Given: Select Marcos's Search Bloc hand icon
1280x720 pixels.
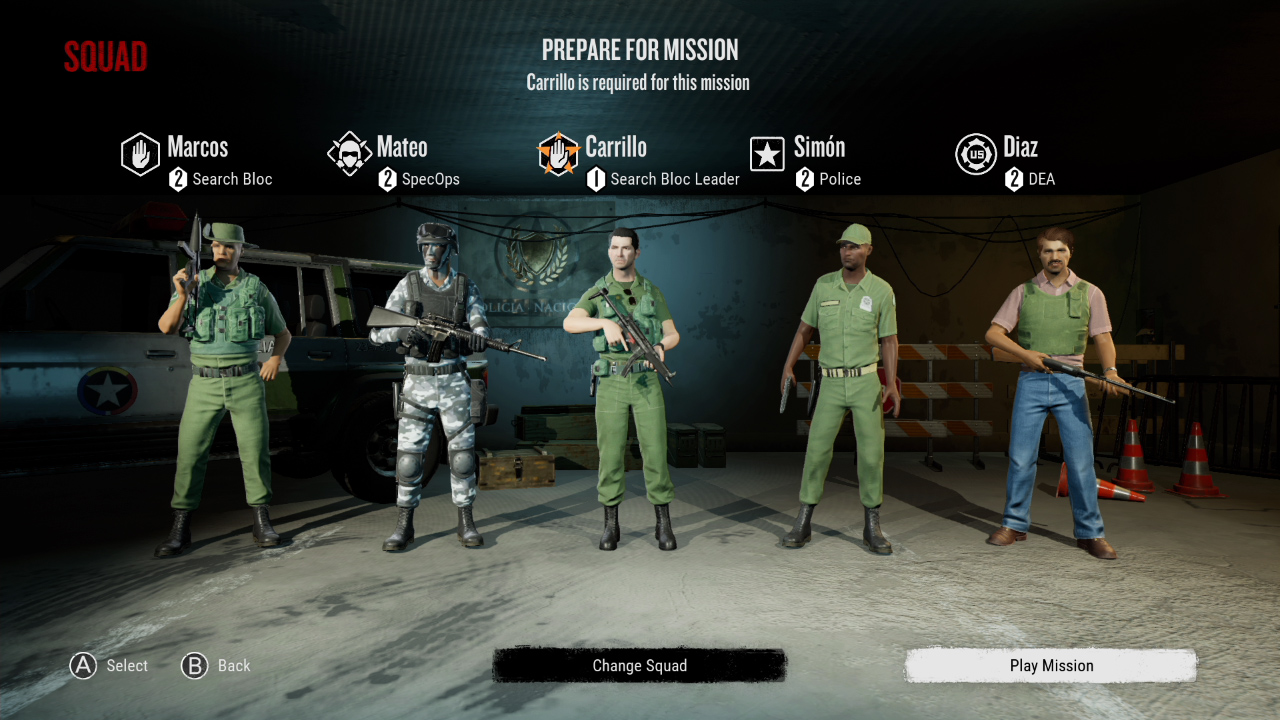Looking at the screenshot, I should click(140, 155).
